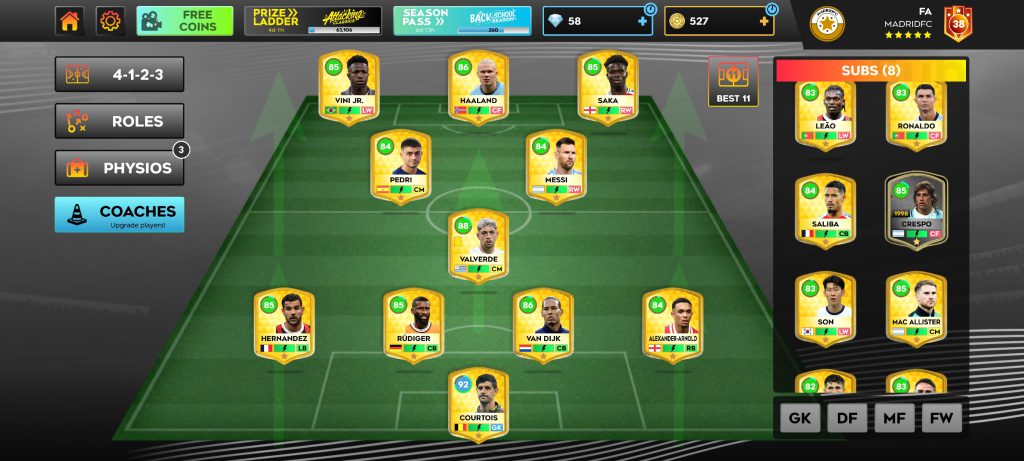
Task: Open the Physios menu
Action: pyautogui.click(x=119, y=168)
